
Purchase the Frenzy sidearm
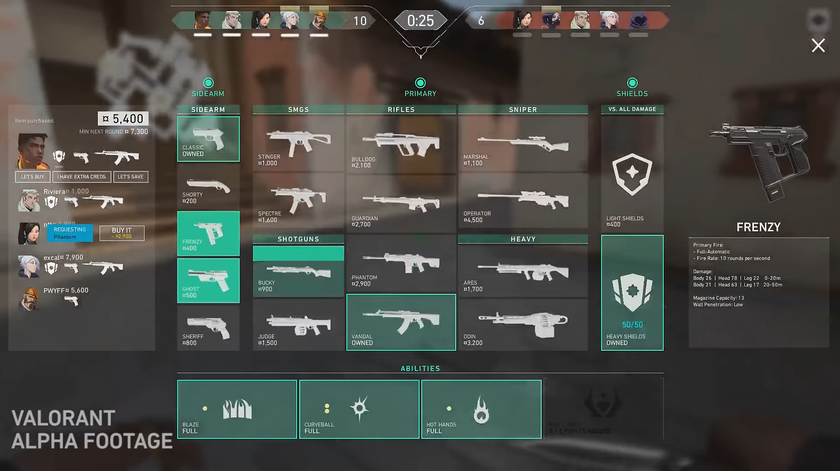coord(208,234)
